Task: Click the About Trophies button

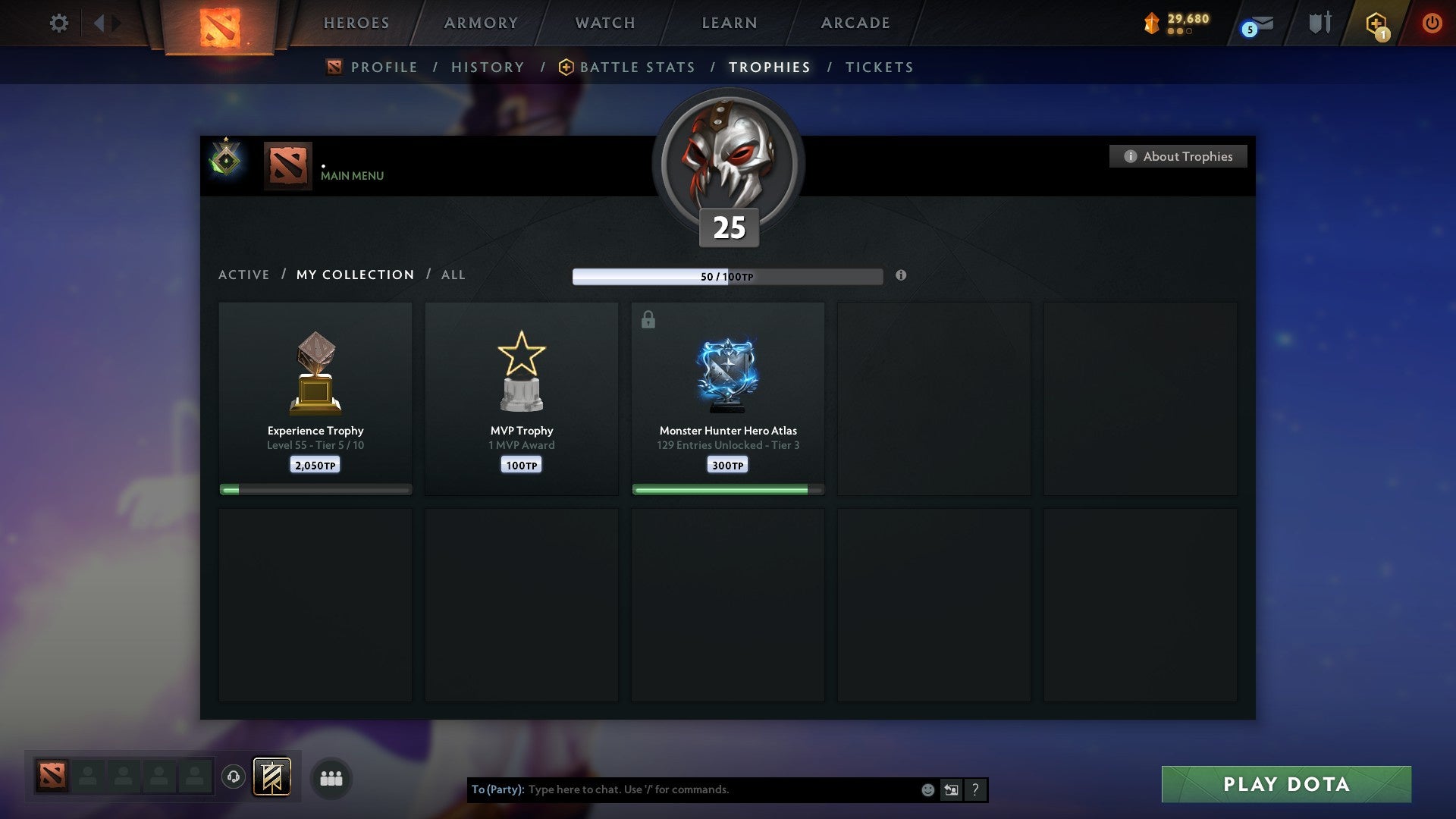Action: click(1178, 156)
